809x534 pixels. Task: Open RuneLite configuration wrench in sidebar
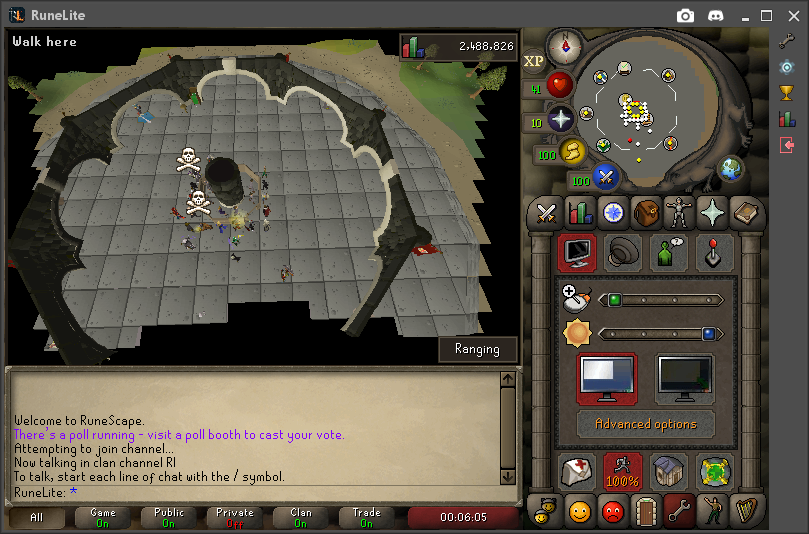[787, 41]
